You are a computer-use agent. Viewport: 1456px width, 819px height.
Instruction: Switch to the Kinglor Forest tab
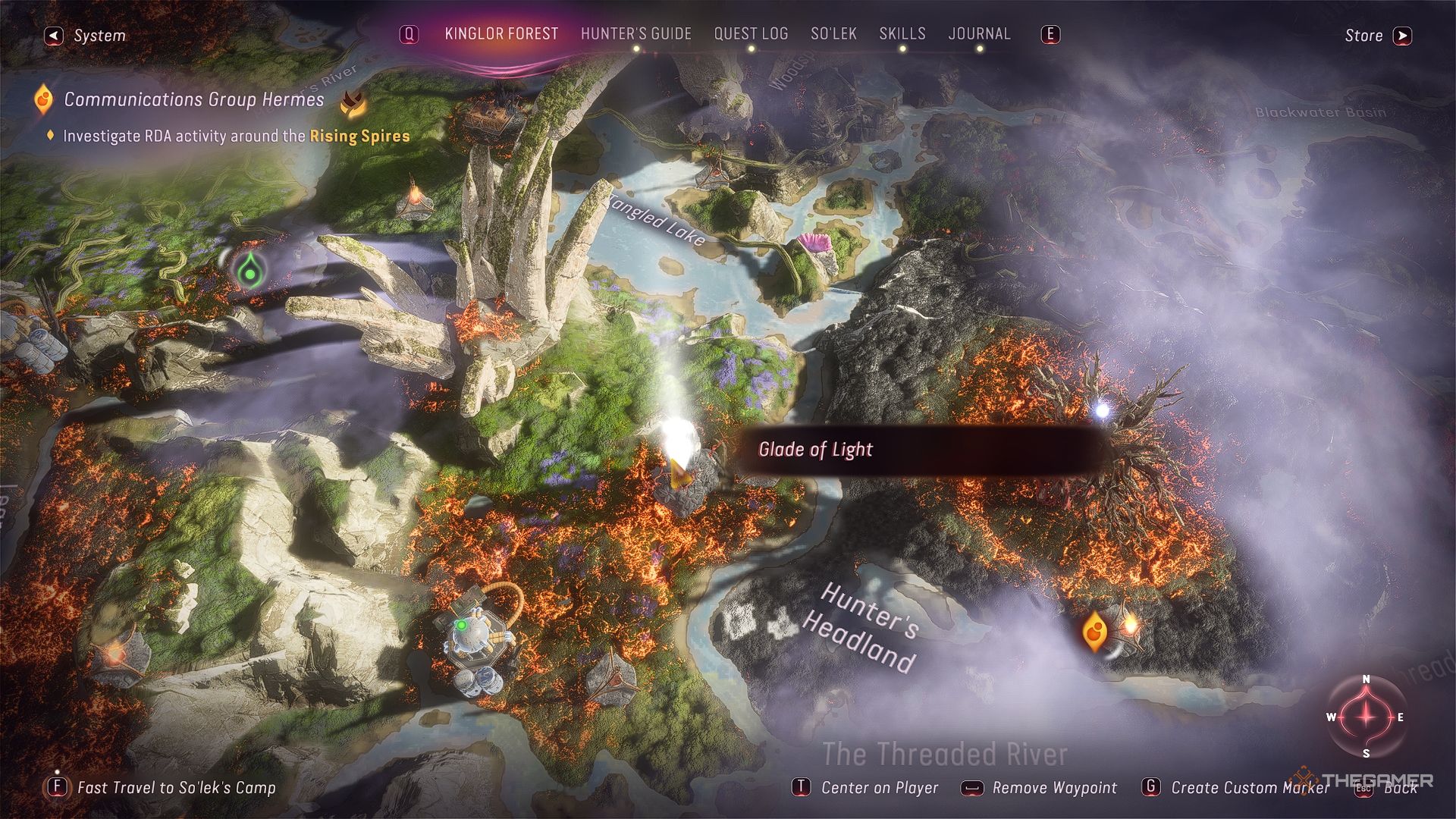point(501,34)
